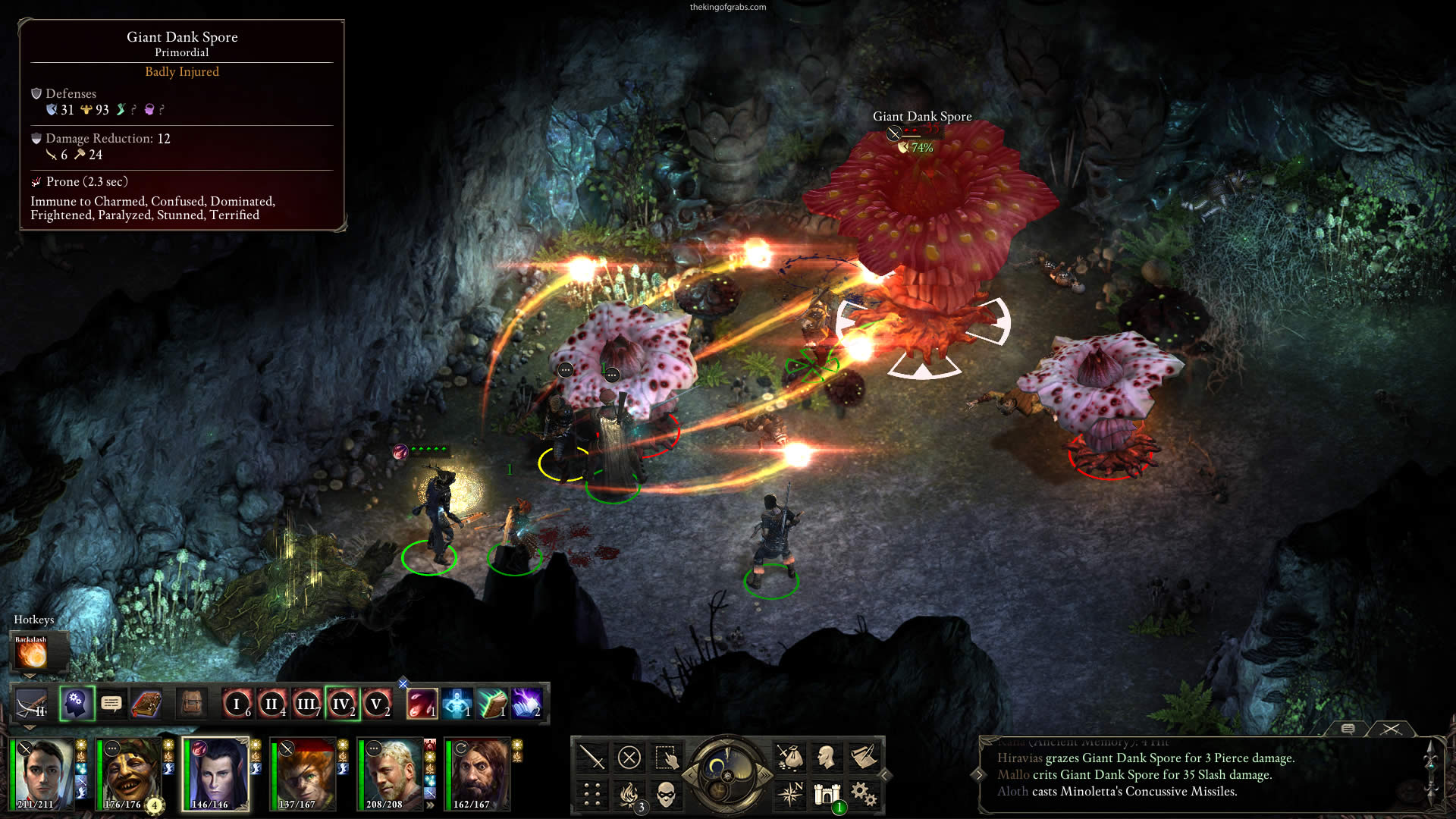
Task: Open spell level I spells
Action: point(237,704)
